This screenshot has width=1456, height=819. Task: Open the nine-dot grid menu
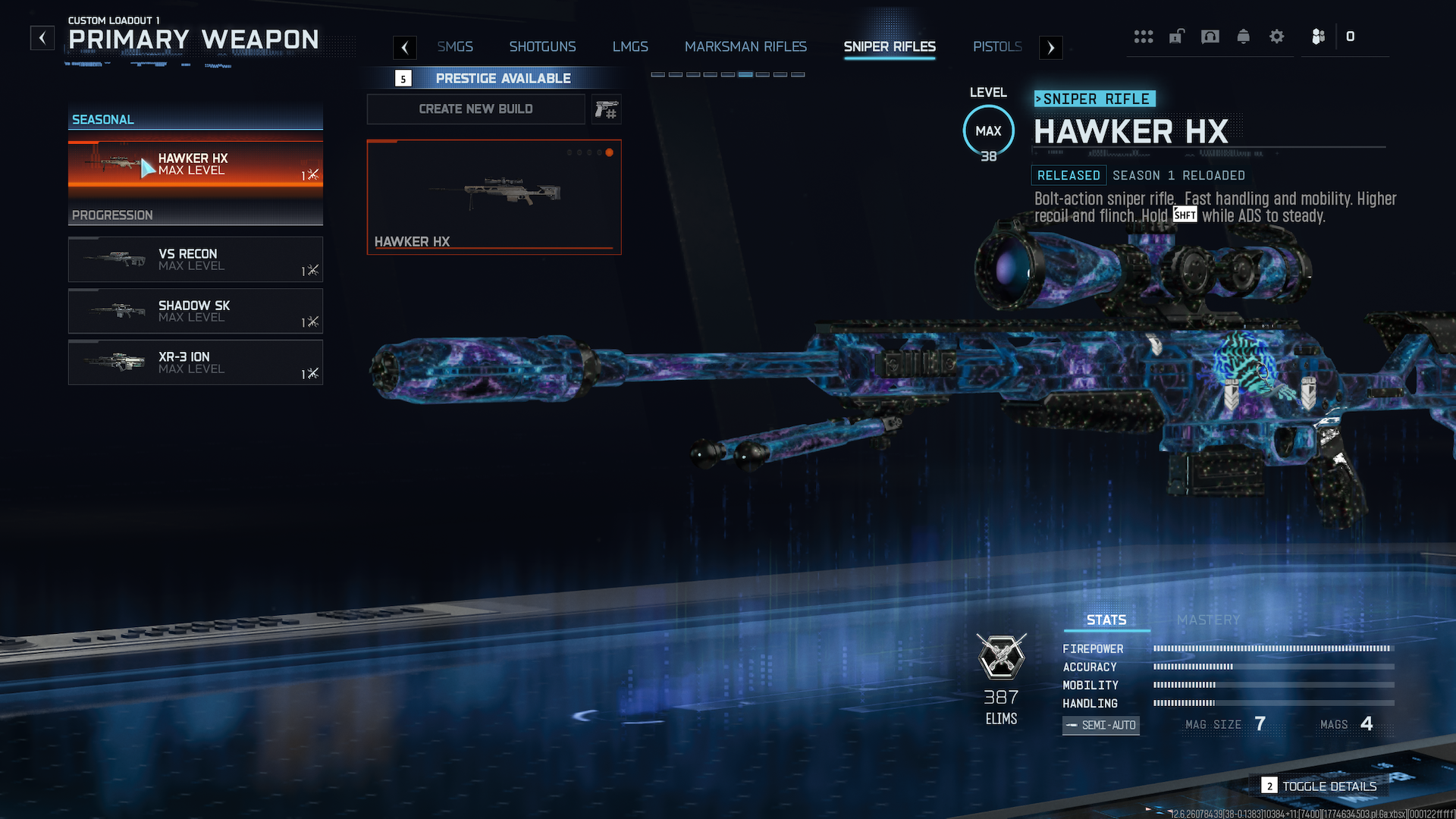pos(1144,36)
